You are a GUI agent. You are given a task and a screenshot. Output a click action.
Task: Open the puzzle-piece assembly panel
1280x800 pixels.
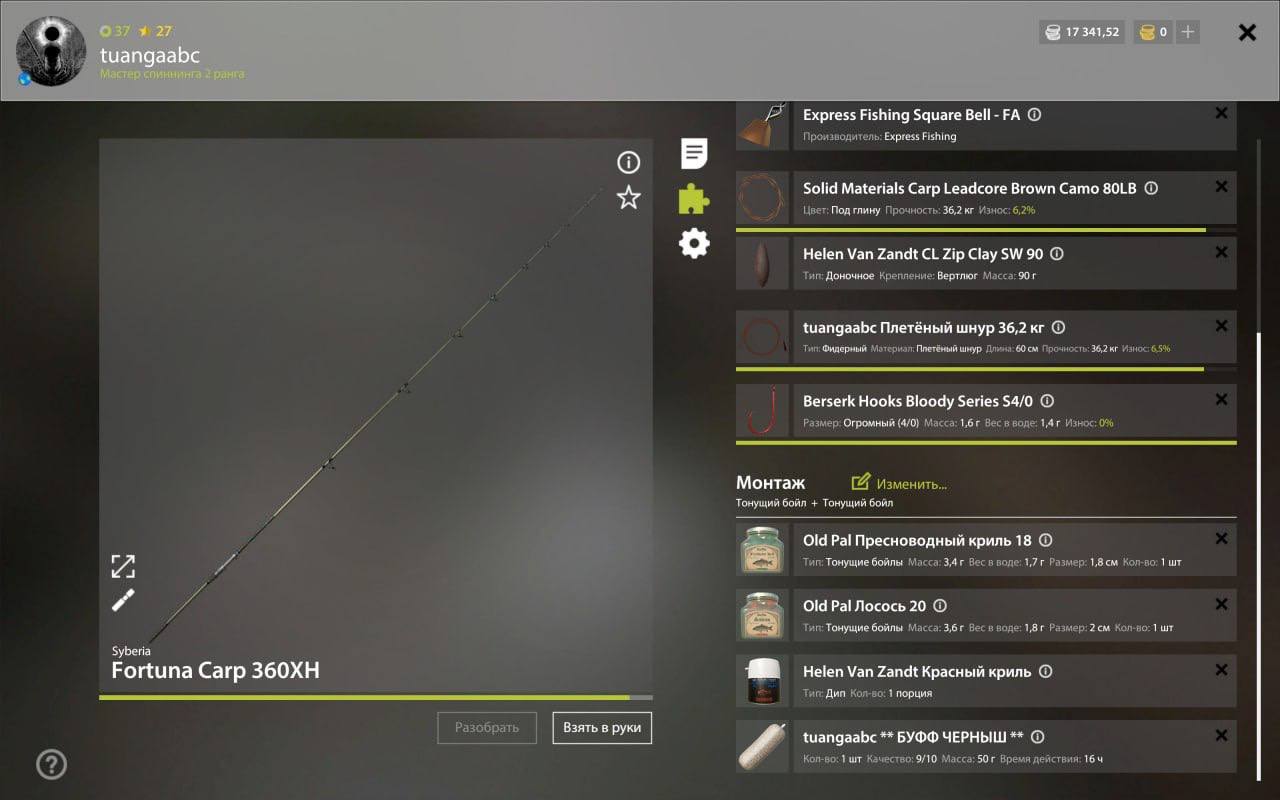point(693,198)
